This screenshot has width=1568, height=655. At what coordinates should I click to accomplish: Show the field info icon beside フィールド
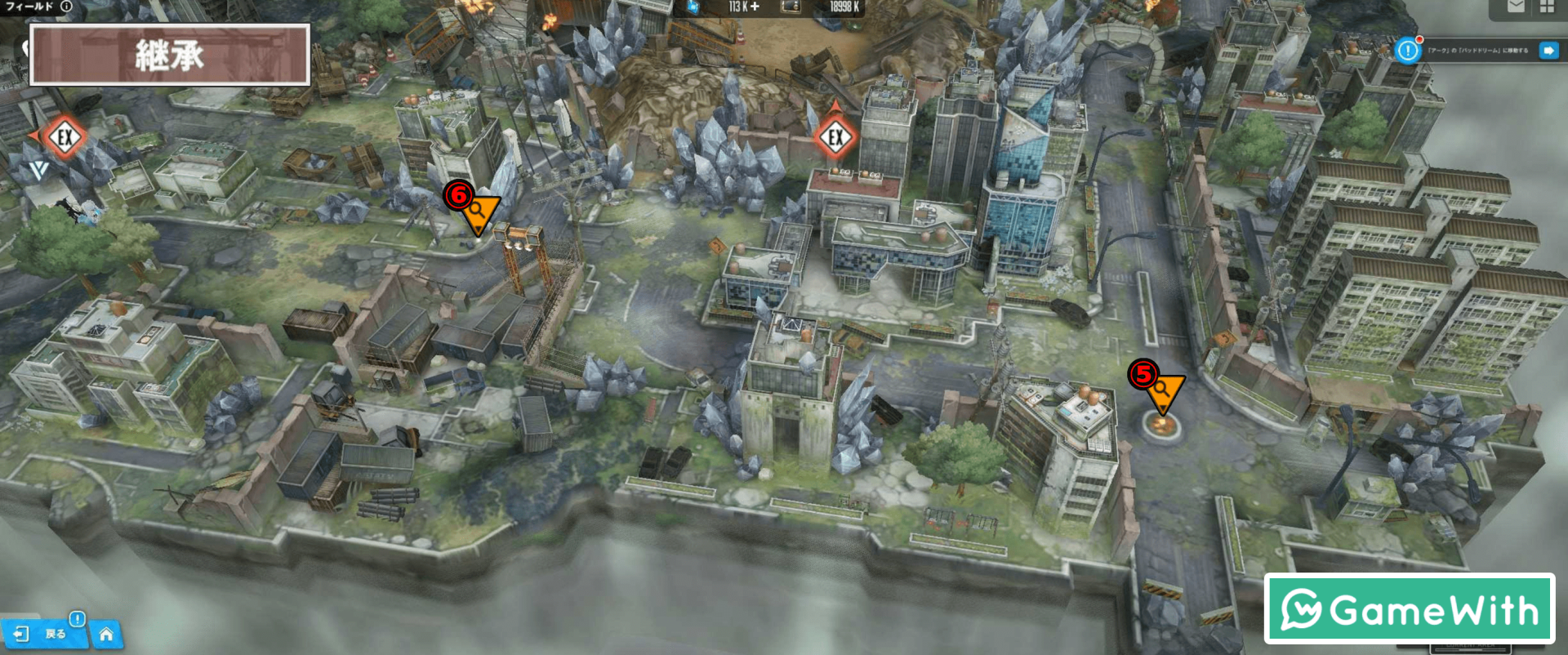66,7
